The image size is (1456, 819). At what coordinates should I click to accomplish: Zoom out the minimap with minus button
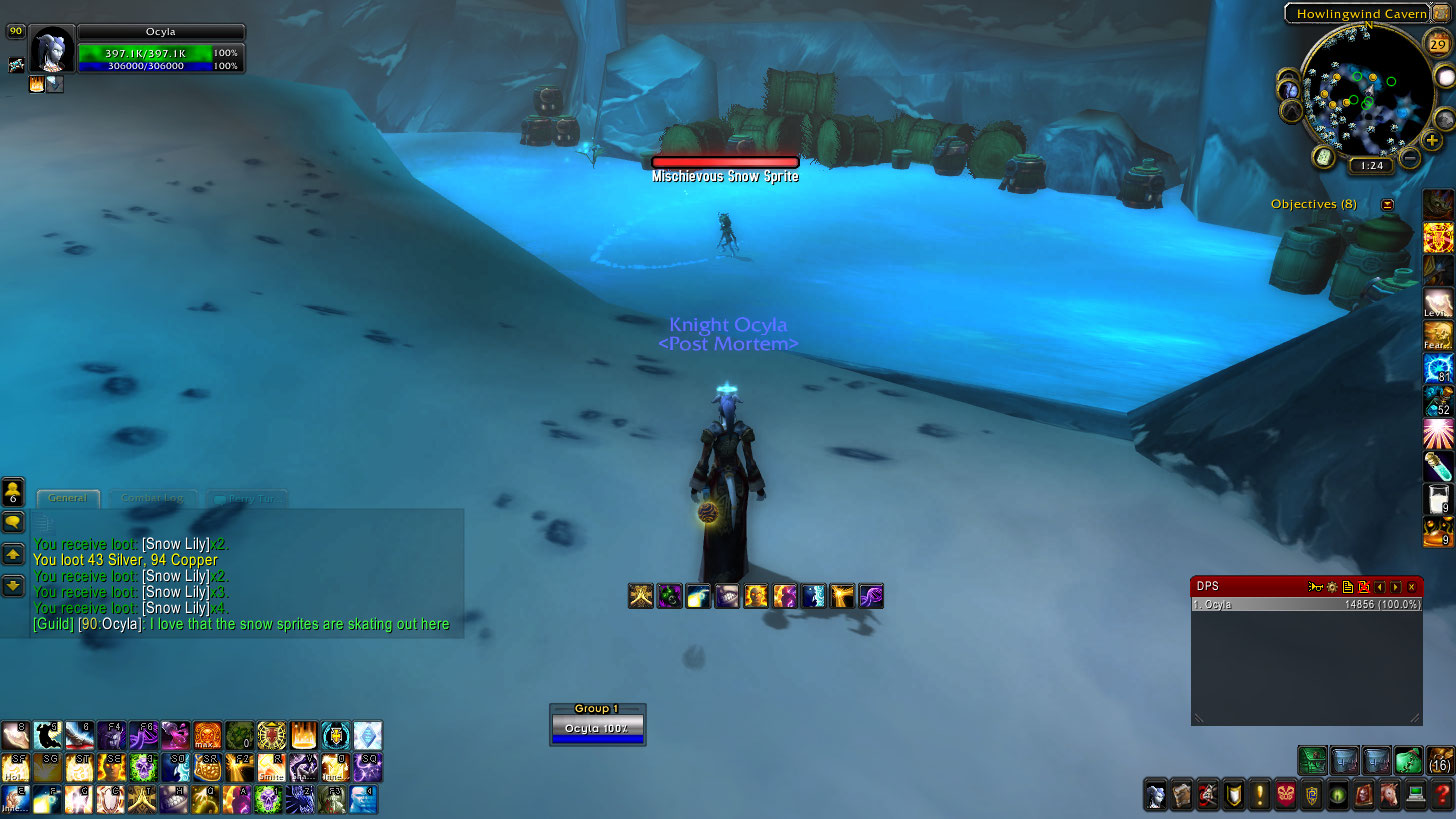[x=1410, y=157]
